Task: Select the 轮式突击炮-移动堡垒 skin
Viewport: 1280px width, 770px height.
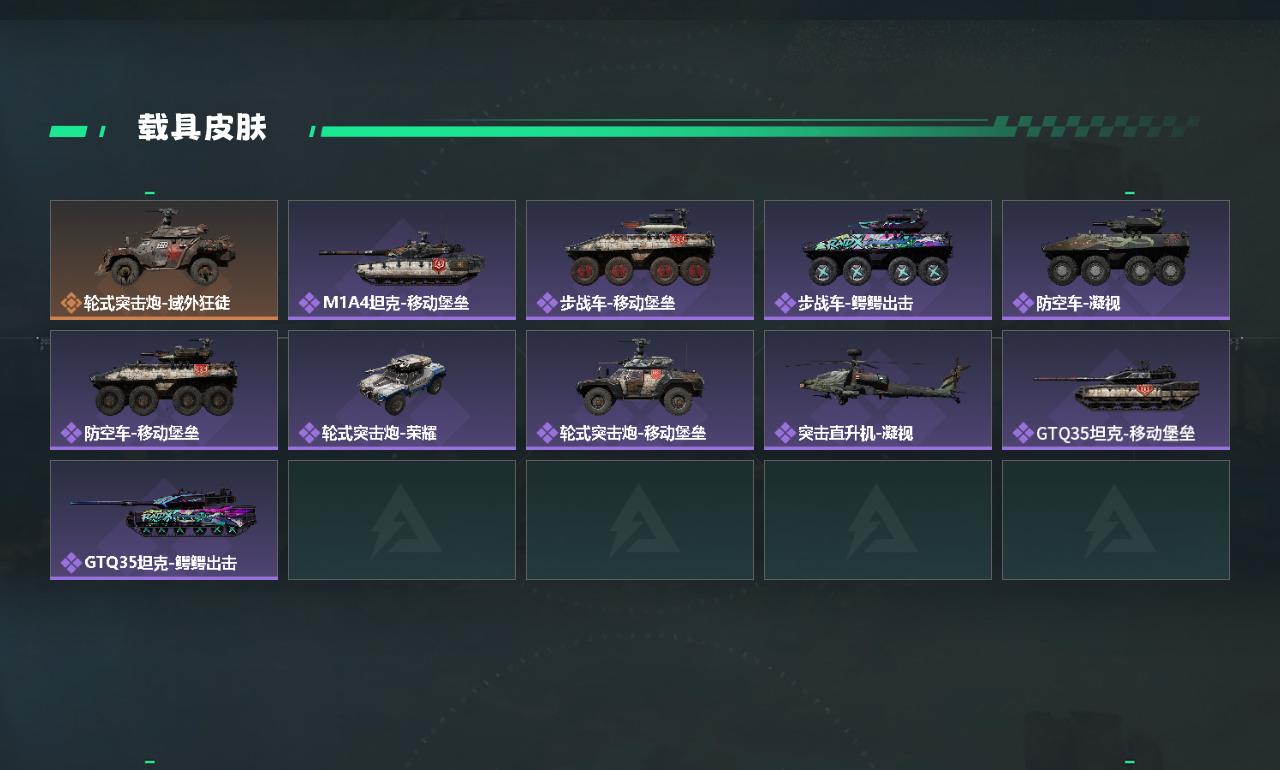Action: click(640, 389)
